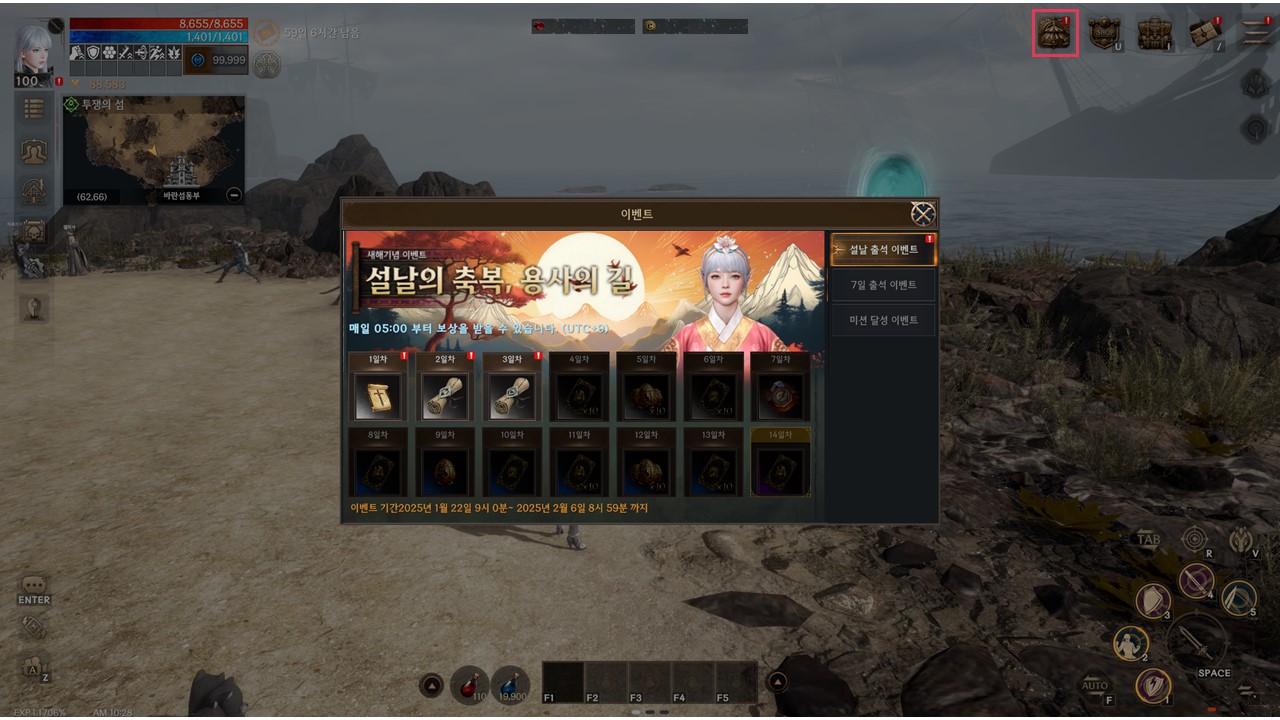Collapse the minimap with the minus button

pos(234,195)
